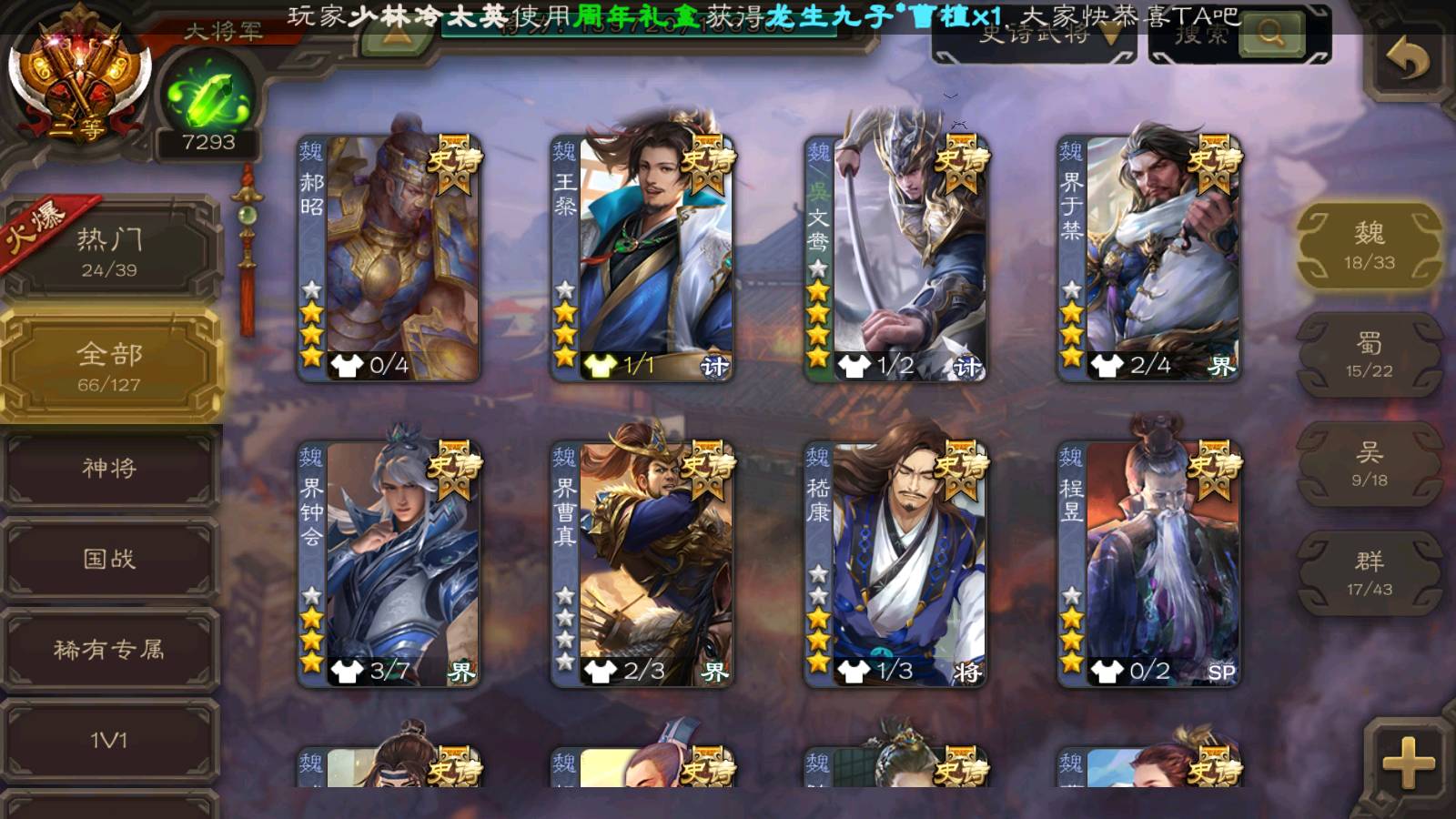This screenshot has width=1456, height=819.
Task: Switch to the 1V1 category
Action: click(109, 740)
